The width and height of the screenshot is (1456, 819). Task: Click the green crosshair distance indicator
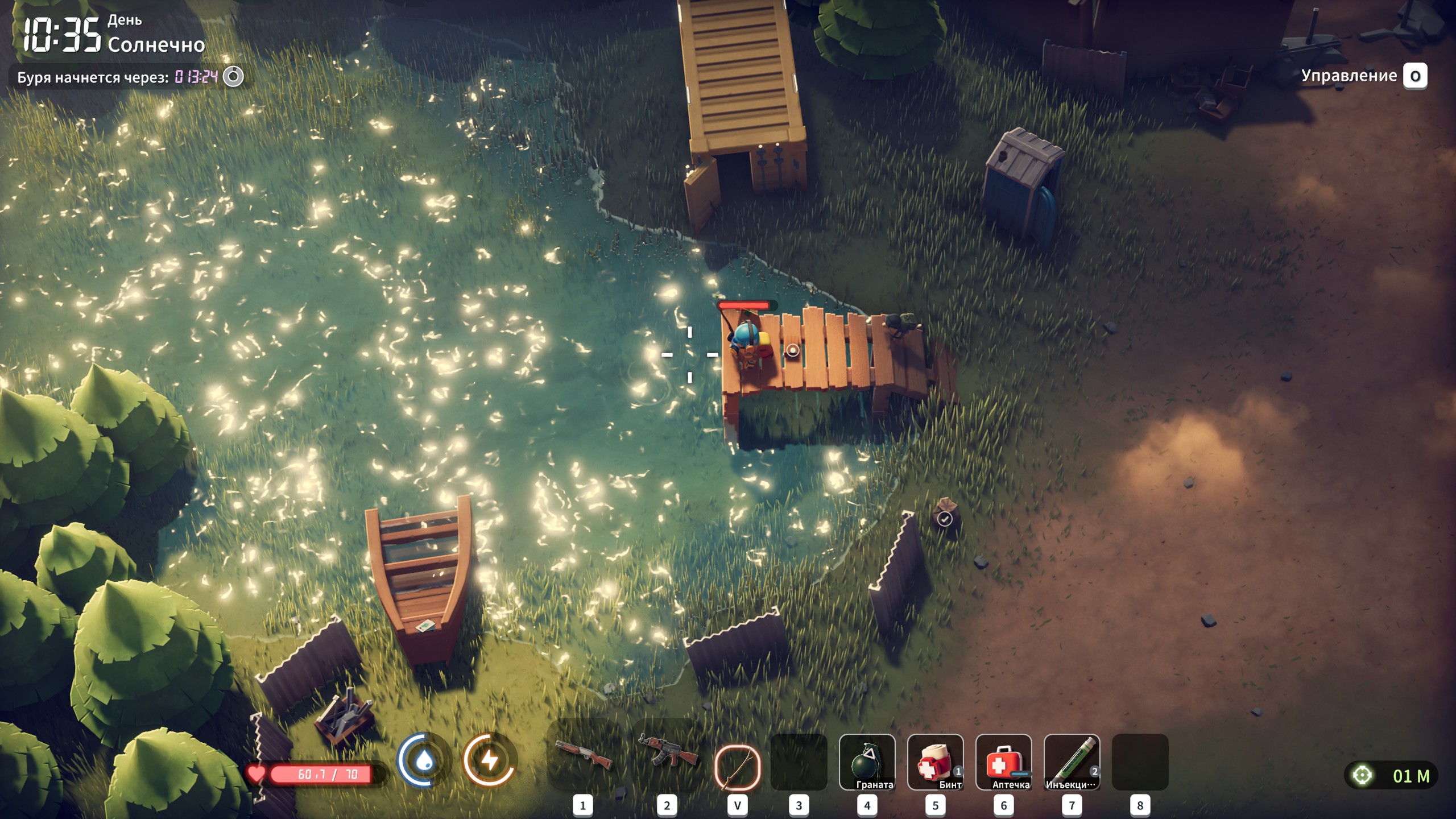point(1362,775)
